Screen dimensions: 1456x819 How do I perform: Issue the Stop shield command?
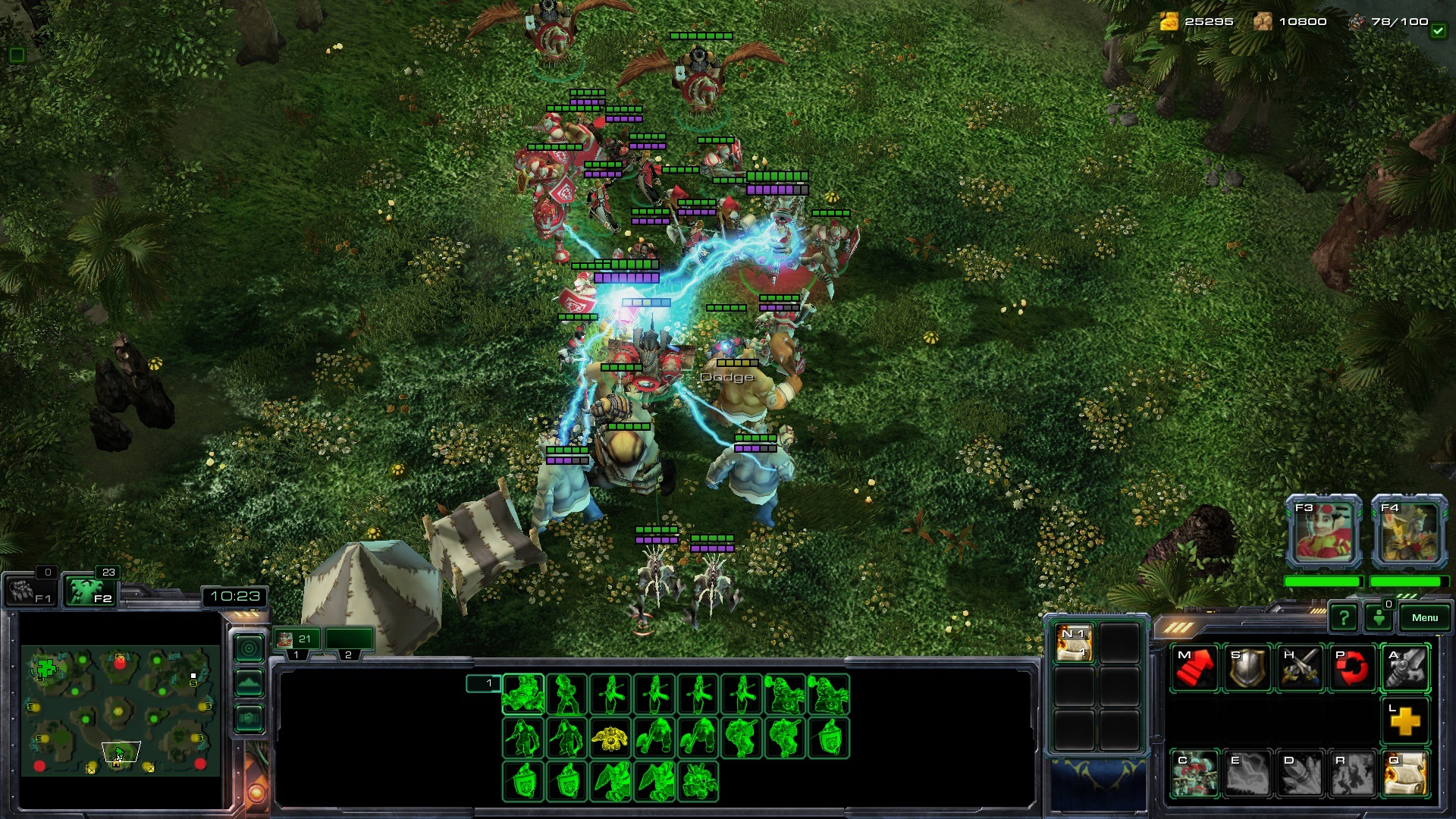tap(1247, 668)
